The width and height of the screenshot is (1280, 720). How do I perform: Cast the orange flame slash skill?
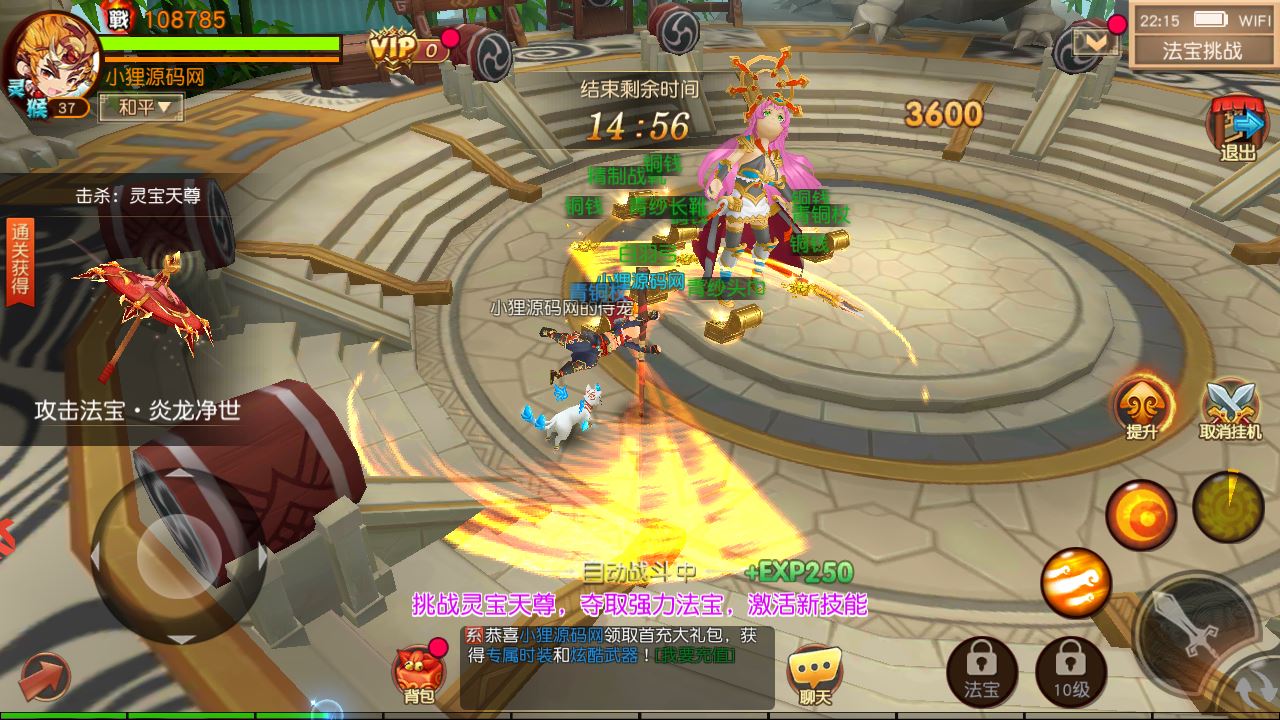[x=1076, y=583]
